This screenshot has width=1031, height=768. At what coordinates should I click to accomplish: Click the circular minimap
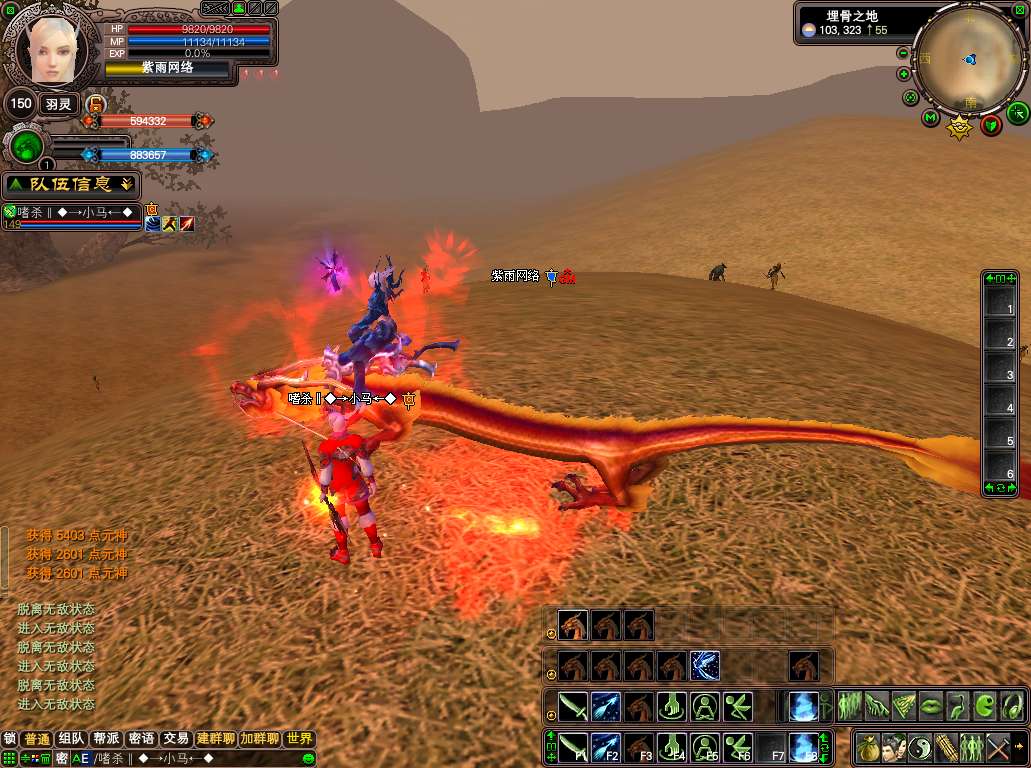968,61
